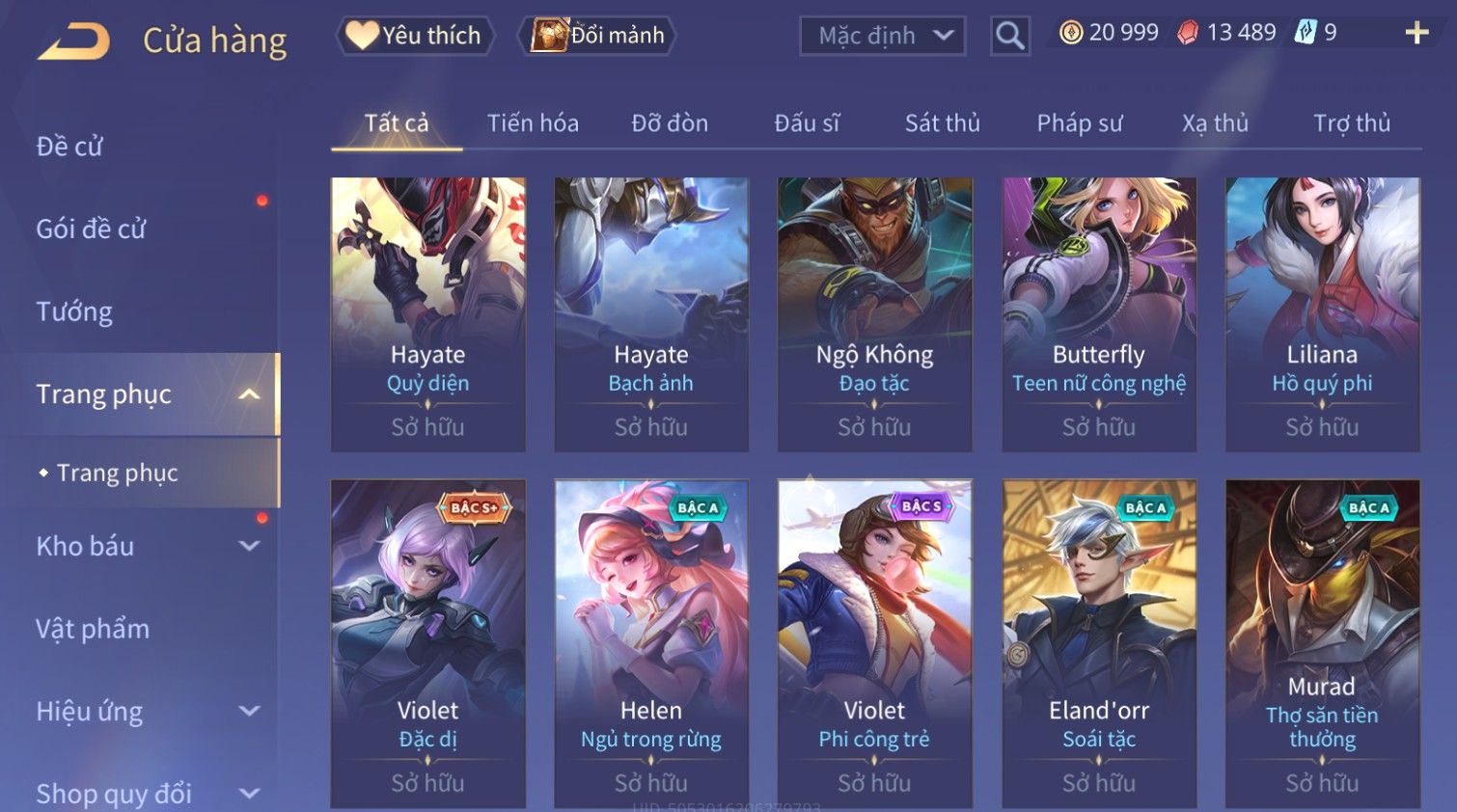The width and height of the screenshot is (1457, 812).
Task: Open the Đổi mảnh exchange
Action: point(597,36)
